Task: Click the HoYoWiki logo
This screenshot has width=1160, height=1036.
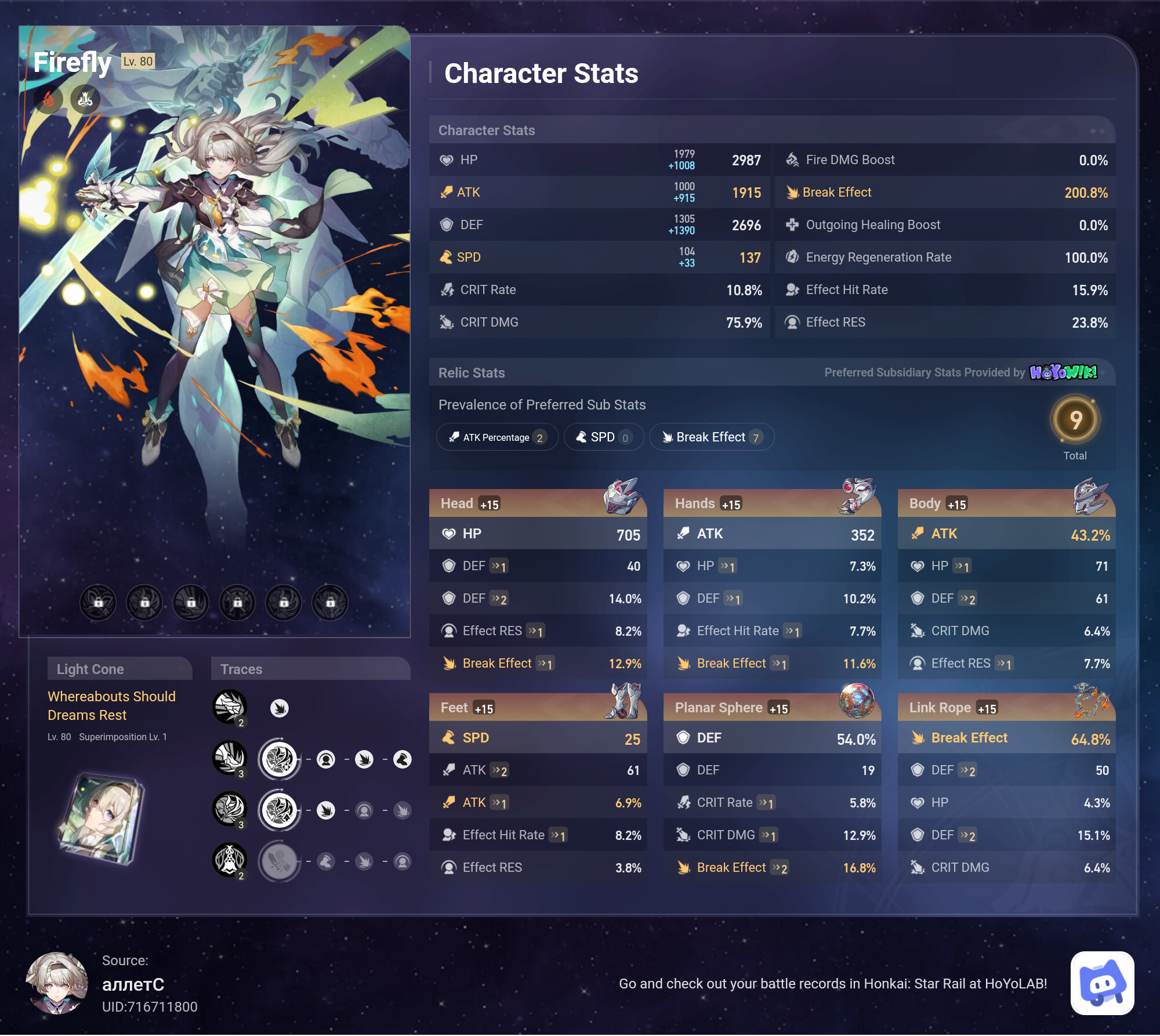Action: pos(1063,372)
